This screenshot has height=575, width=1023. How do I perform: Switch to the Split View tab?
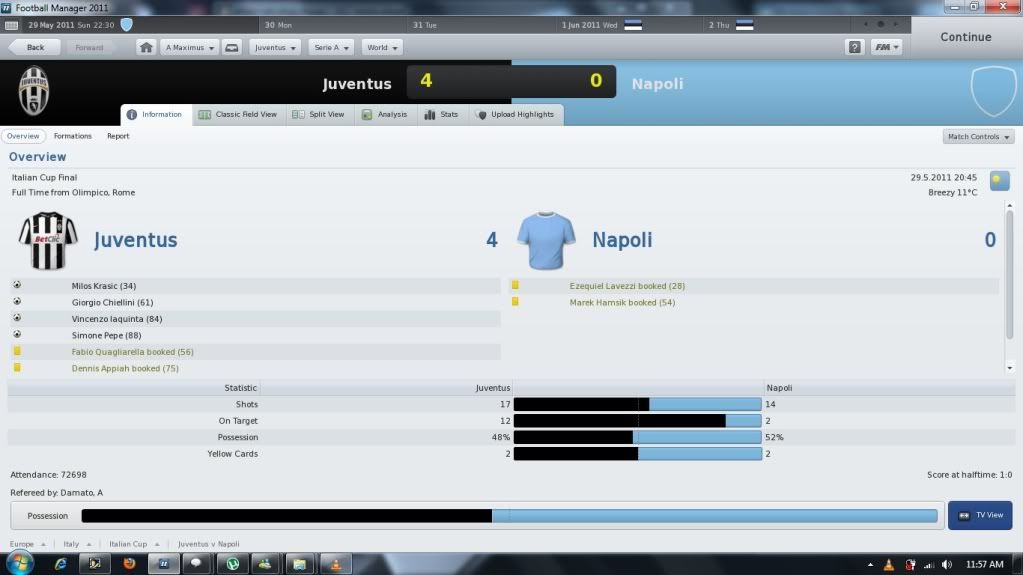(318, 115)
